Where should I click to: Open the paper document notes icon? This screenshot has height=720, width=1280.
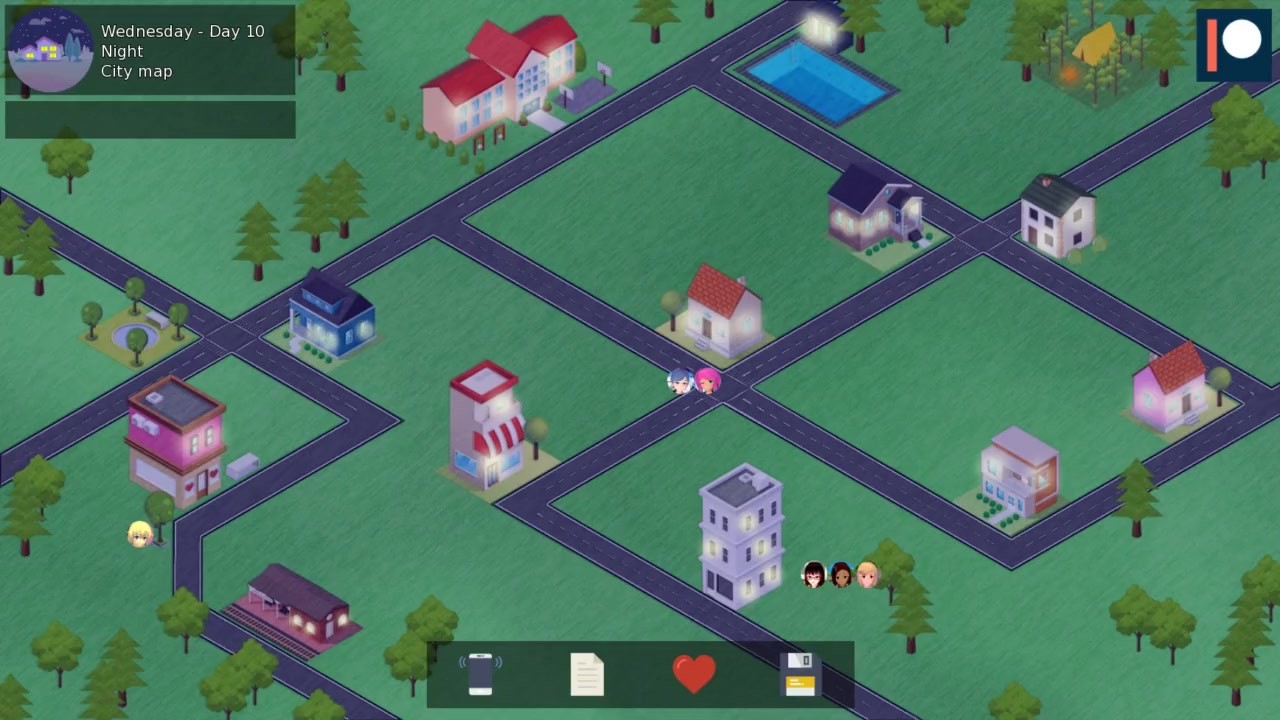(x=587, y=674)
